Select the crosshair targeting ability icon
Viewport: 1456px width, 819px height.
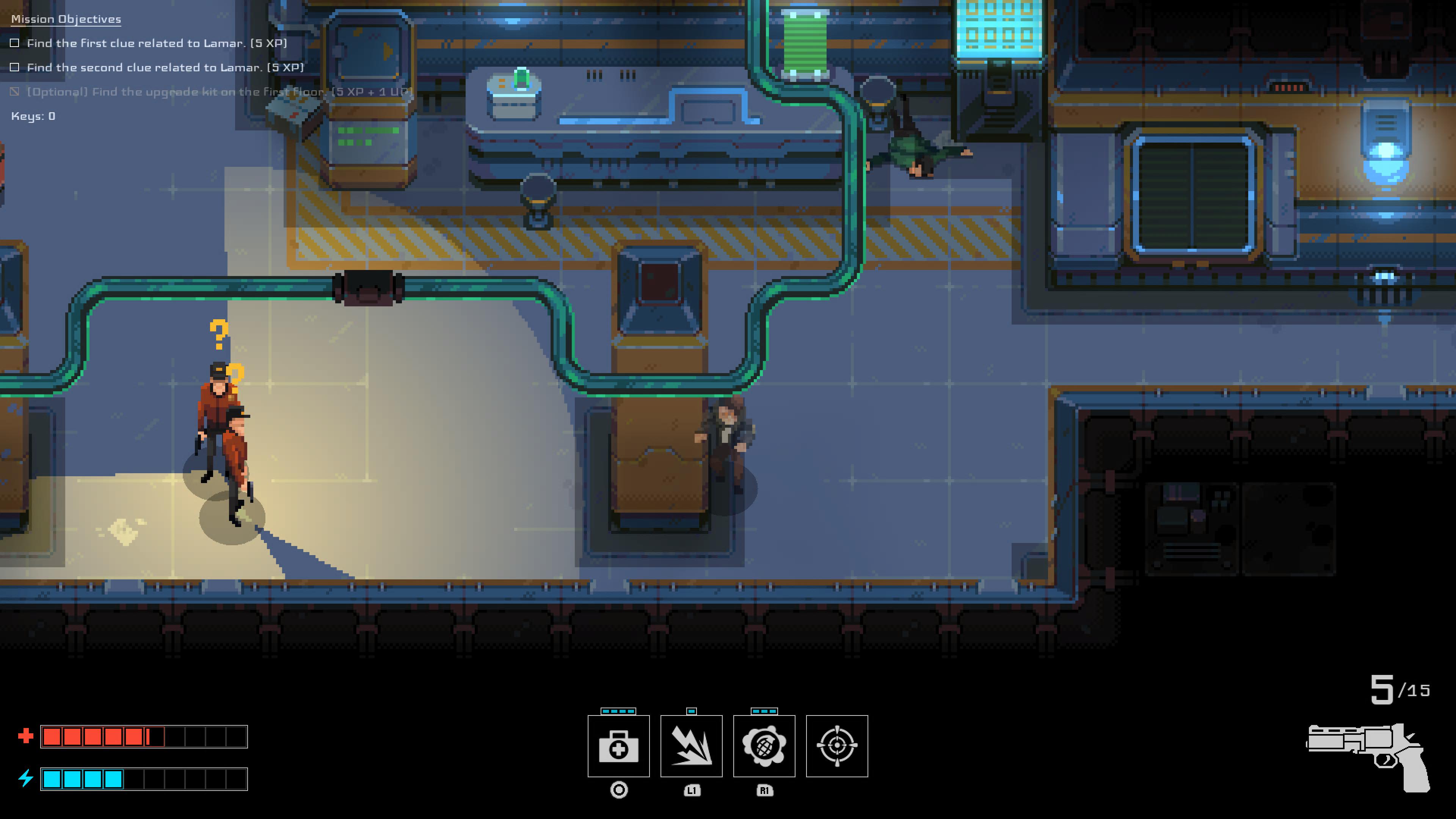tap(837, 746)
